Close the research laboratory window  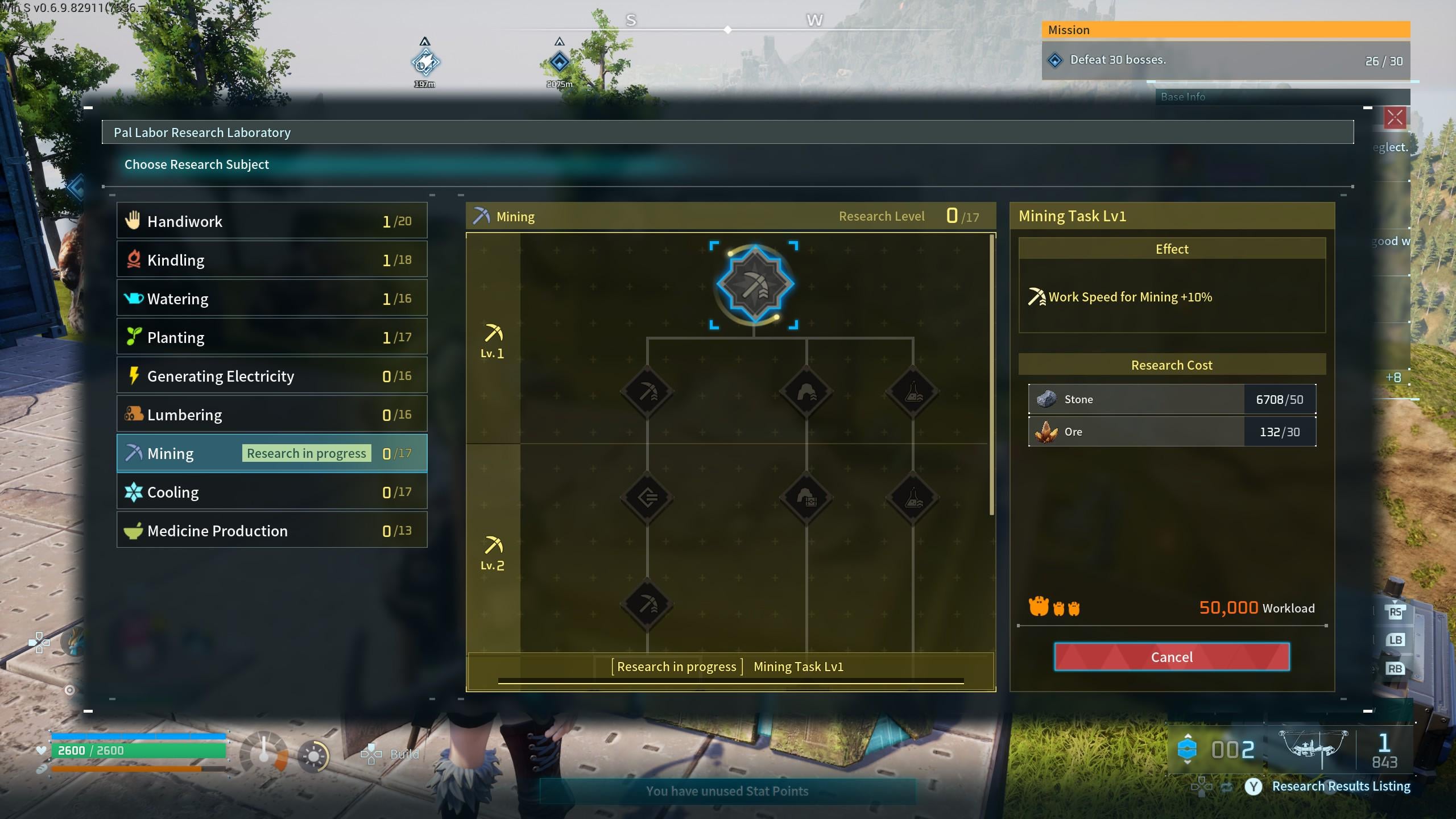1395,118
